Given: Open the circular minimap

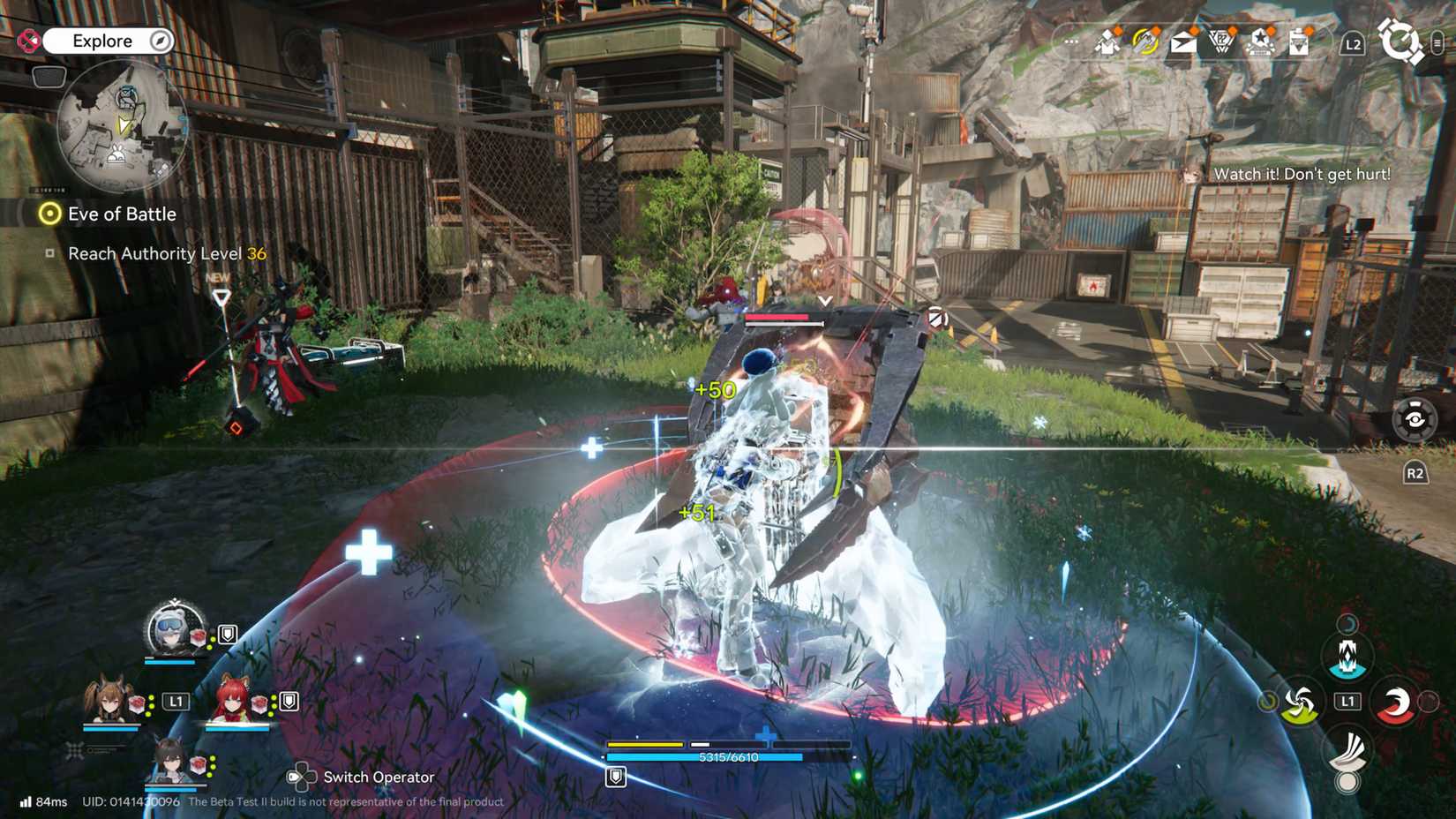Looking at the screenshot, I should 122,126.
